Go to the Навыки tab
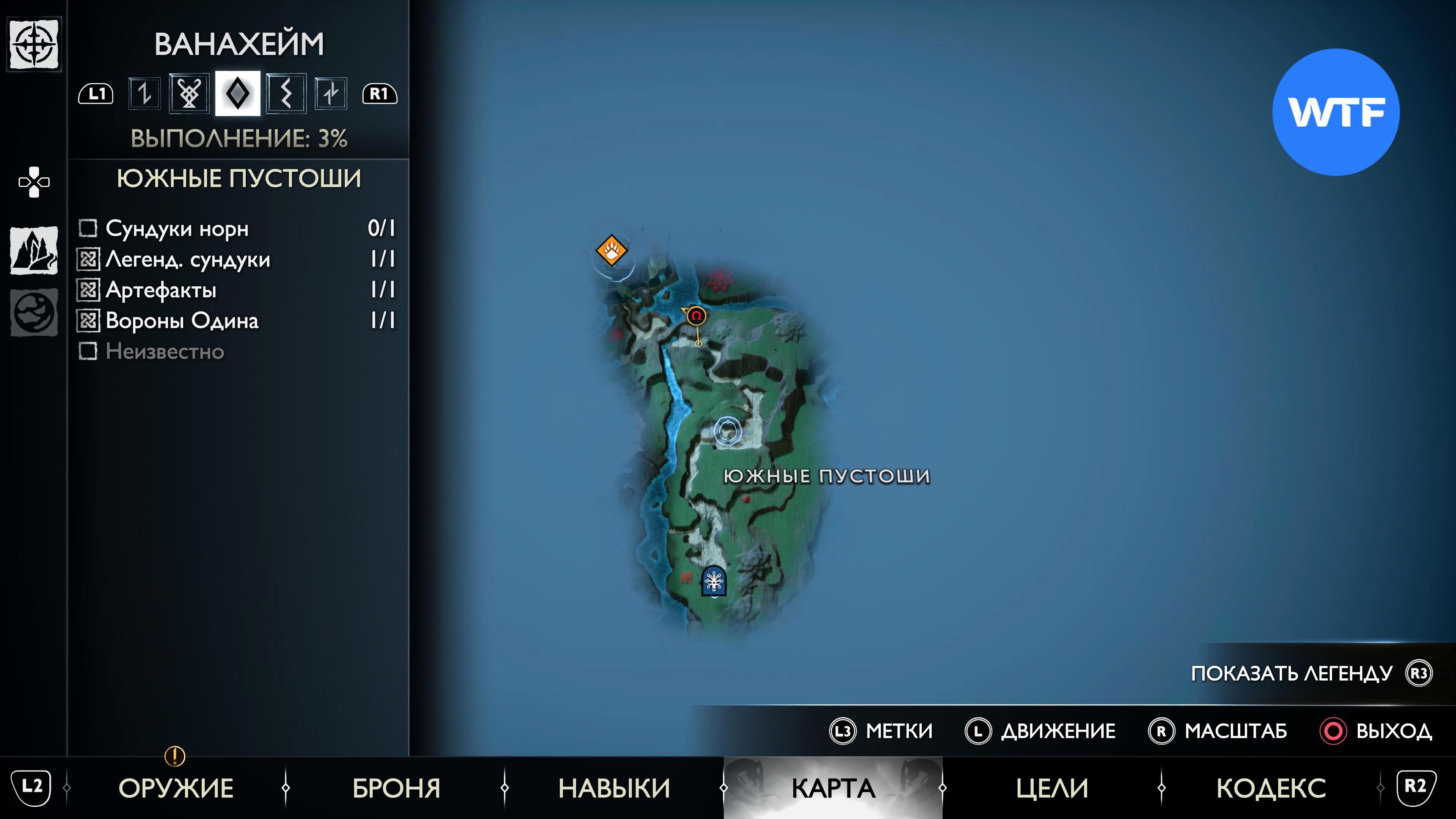 (x=614, y=788)
